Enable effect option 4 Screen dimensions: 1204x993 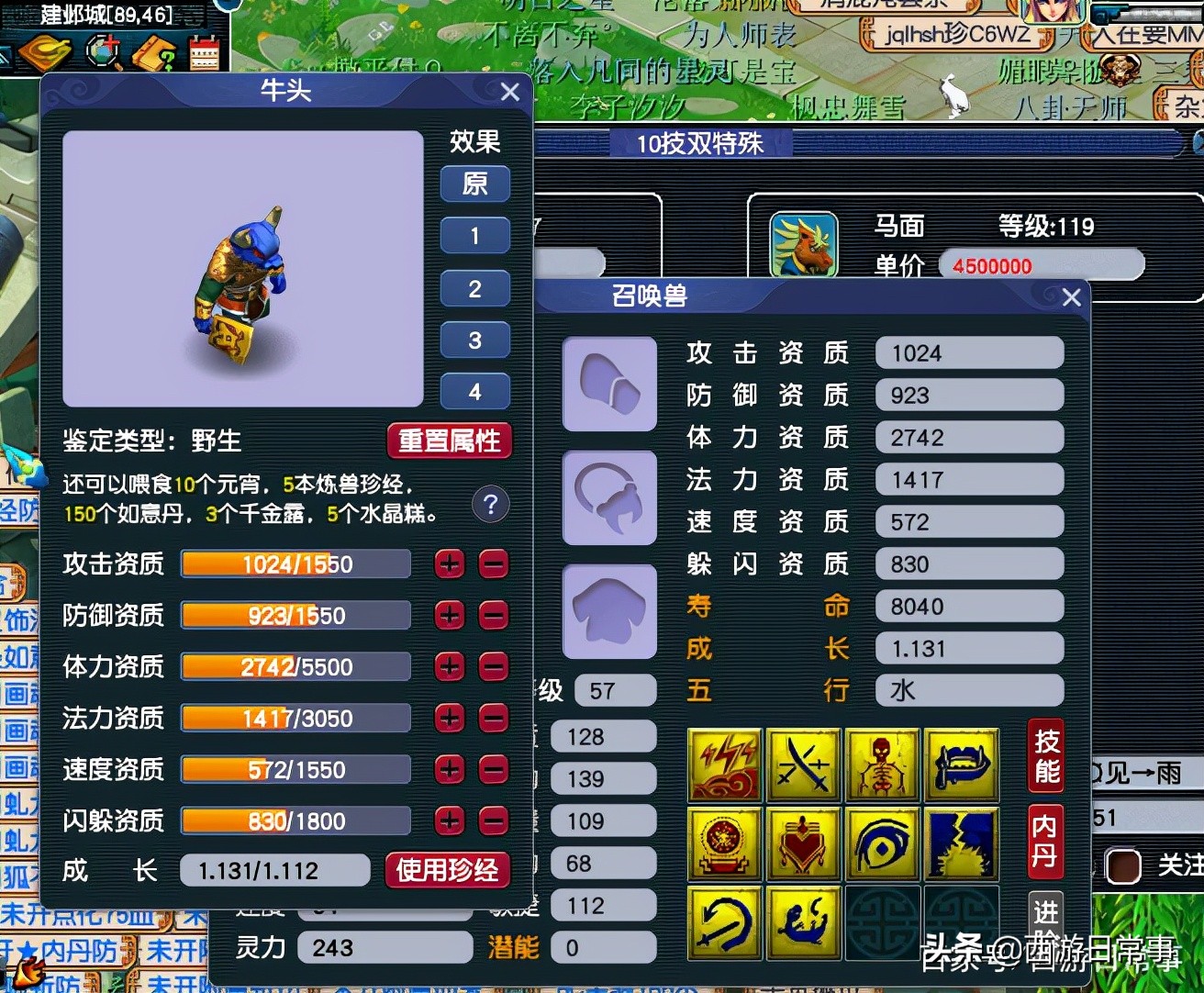(474, 392)
